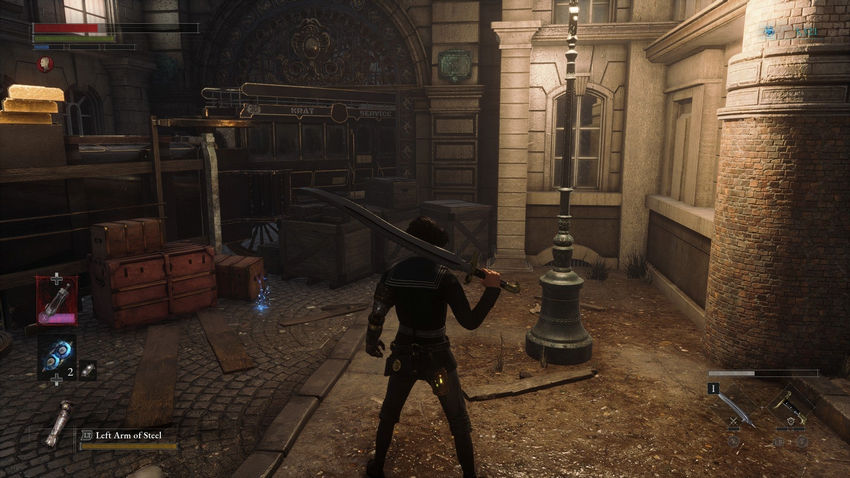Select the blue glowing belt item slot

point(56,354)
